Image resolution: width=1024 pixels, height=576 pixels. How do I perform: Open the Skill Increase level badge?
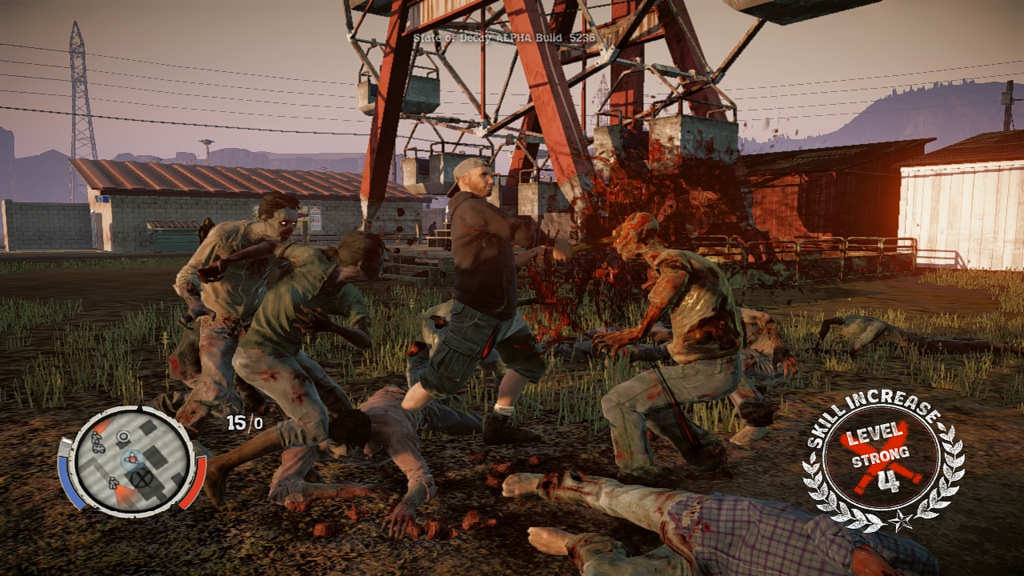point(883,464)
